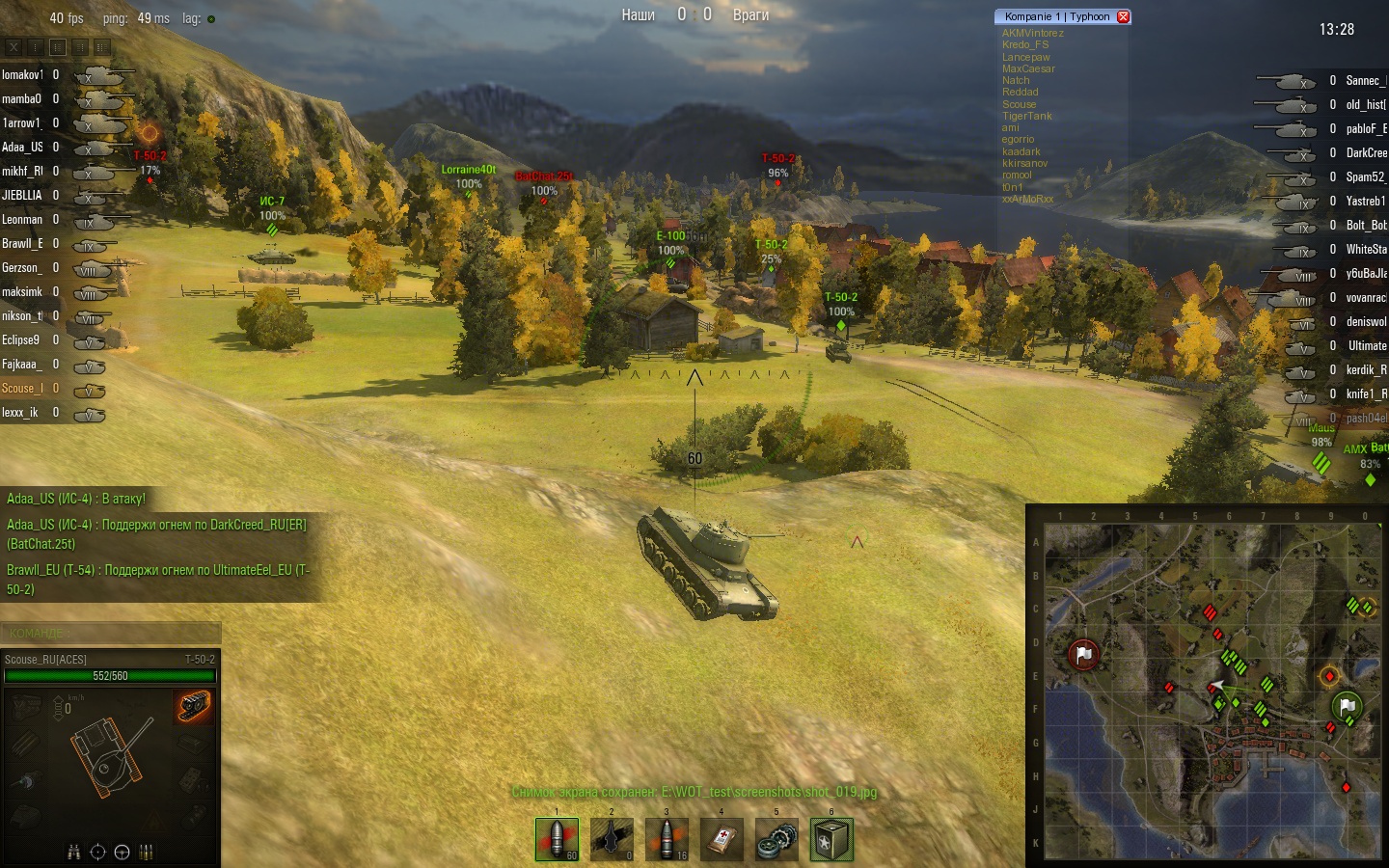Viewport: 1389px width, 868px height.
Task: Click the steering wheel driver icon
Action: tap(122, 852)
